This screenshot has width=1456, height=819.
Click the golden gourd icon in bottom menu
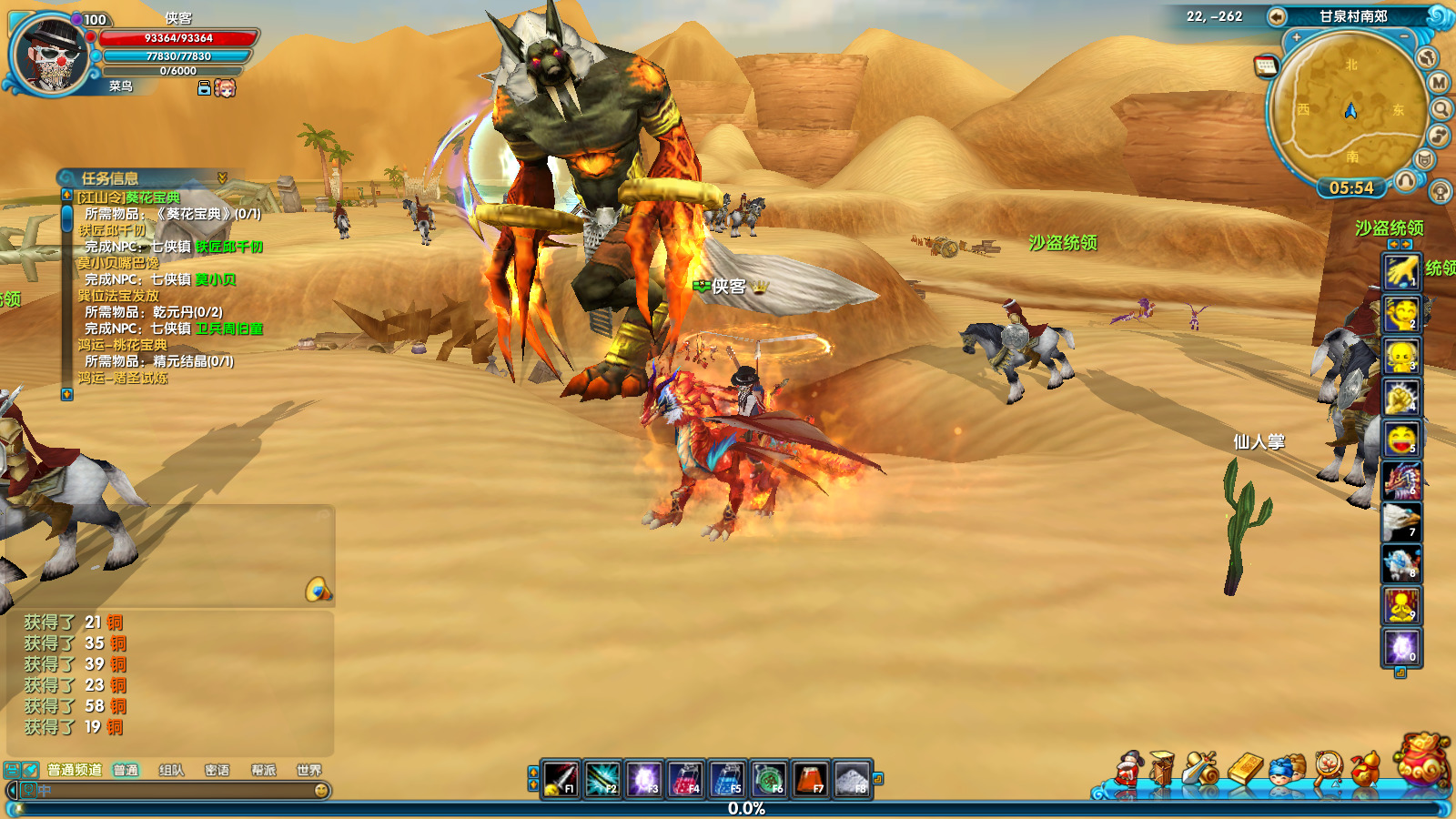tap(1365, 769)
